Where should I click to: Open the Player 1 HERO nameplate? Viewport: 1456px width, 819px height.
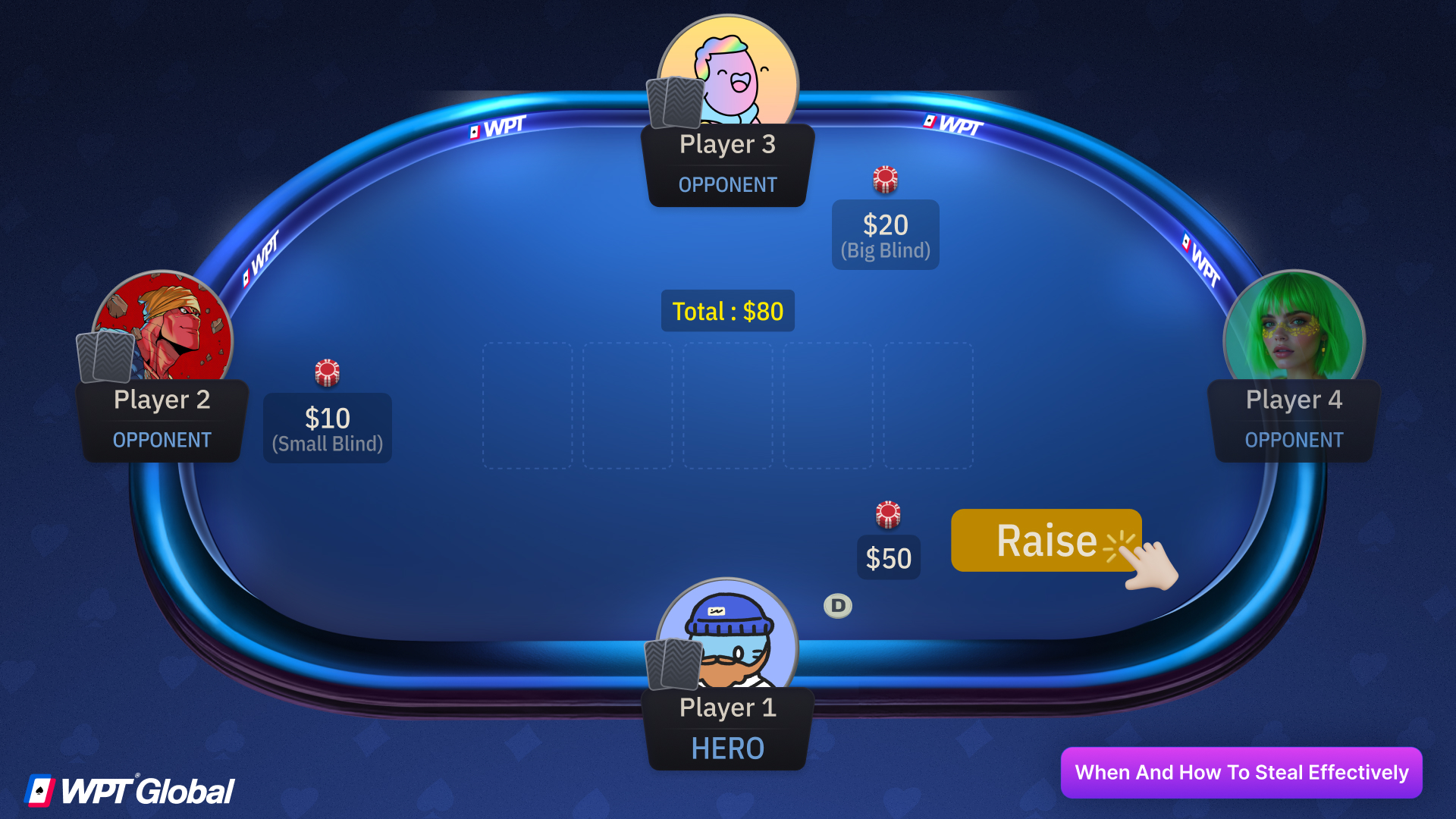tap(727, 728)
